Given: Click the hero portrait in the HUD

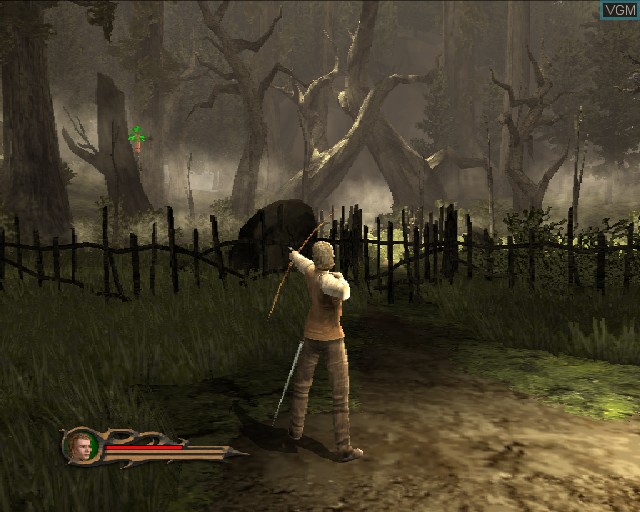Looking at the screenshot, I should coord(80,446).
